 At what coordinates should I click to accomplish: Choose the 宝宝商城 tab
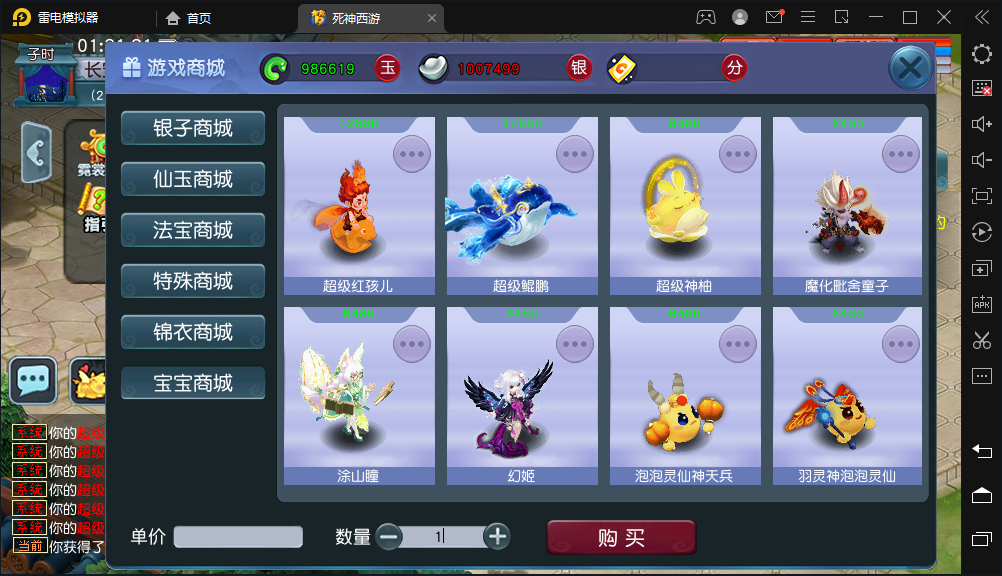click(x=193, y=383)
